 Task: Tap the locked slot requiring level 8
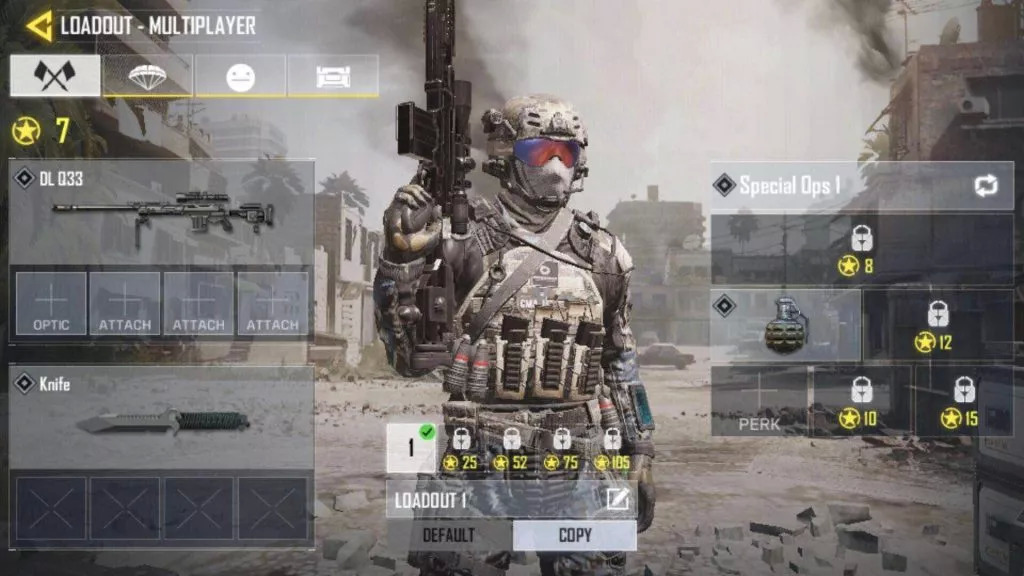861,250
